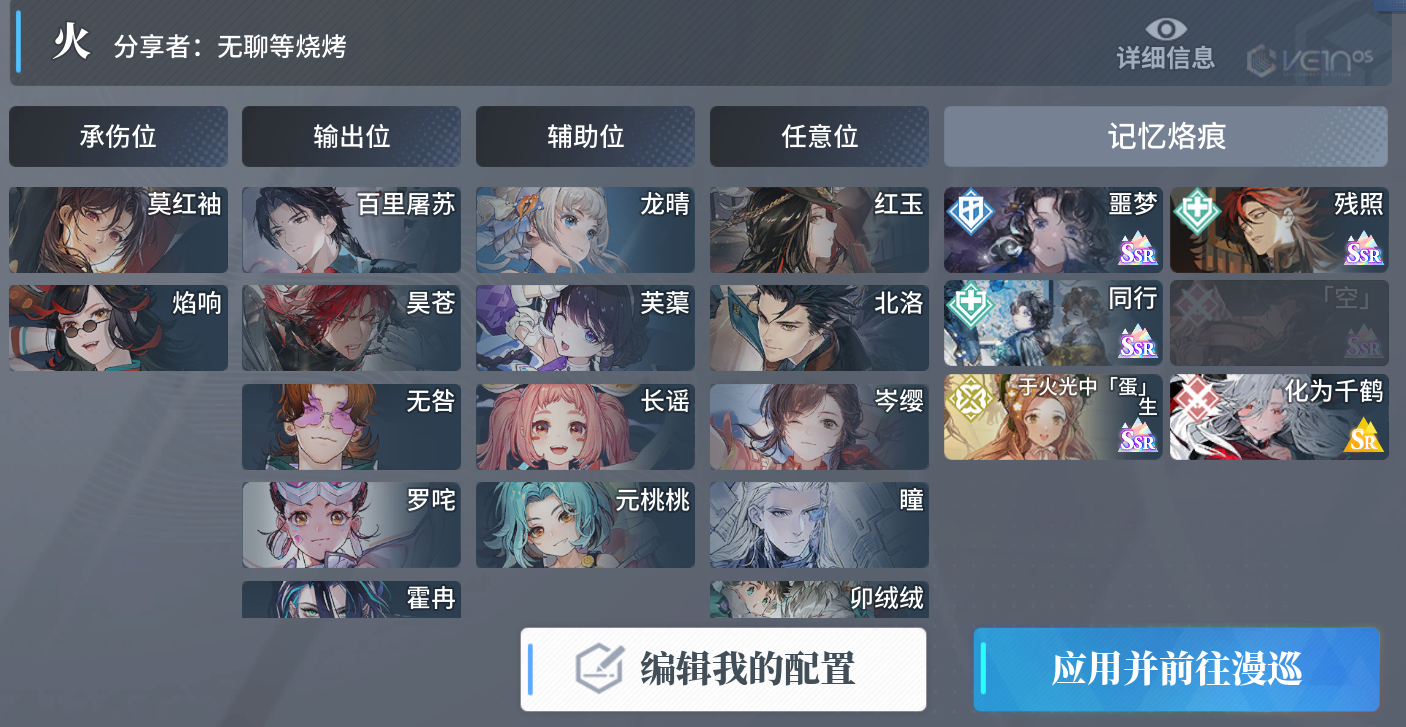Click the empty 「空」 memory slot

tap(1279, 323)
